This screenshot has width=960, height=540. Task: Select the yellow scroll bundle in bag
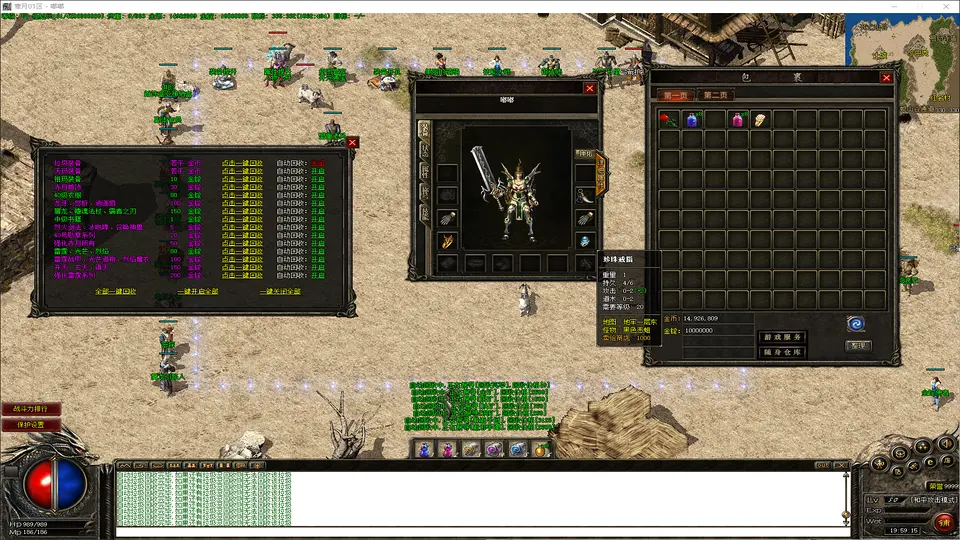[x=761, y=120]
